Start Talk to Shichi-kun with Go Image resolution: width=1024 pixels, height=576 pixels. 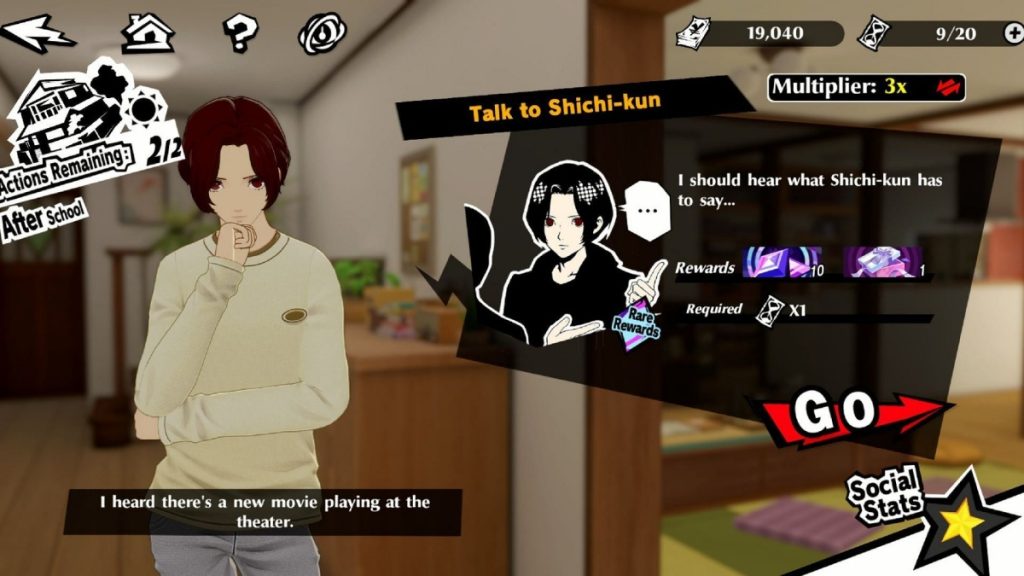coord(850,410)
